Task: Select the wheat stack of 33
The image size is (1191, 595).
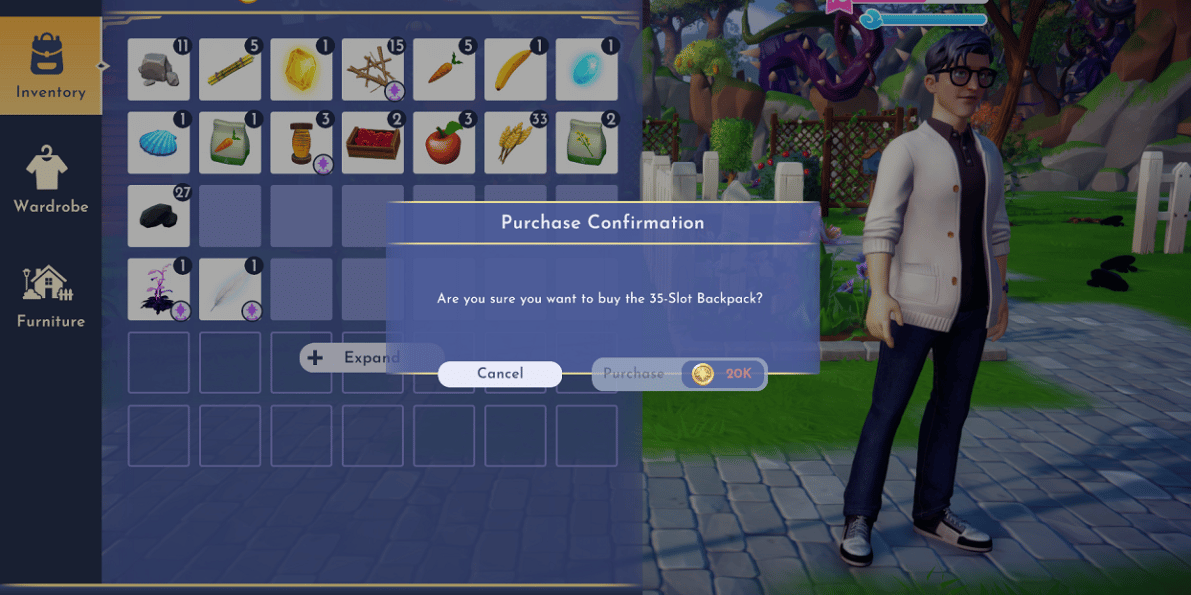Action: 515,143
